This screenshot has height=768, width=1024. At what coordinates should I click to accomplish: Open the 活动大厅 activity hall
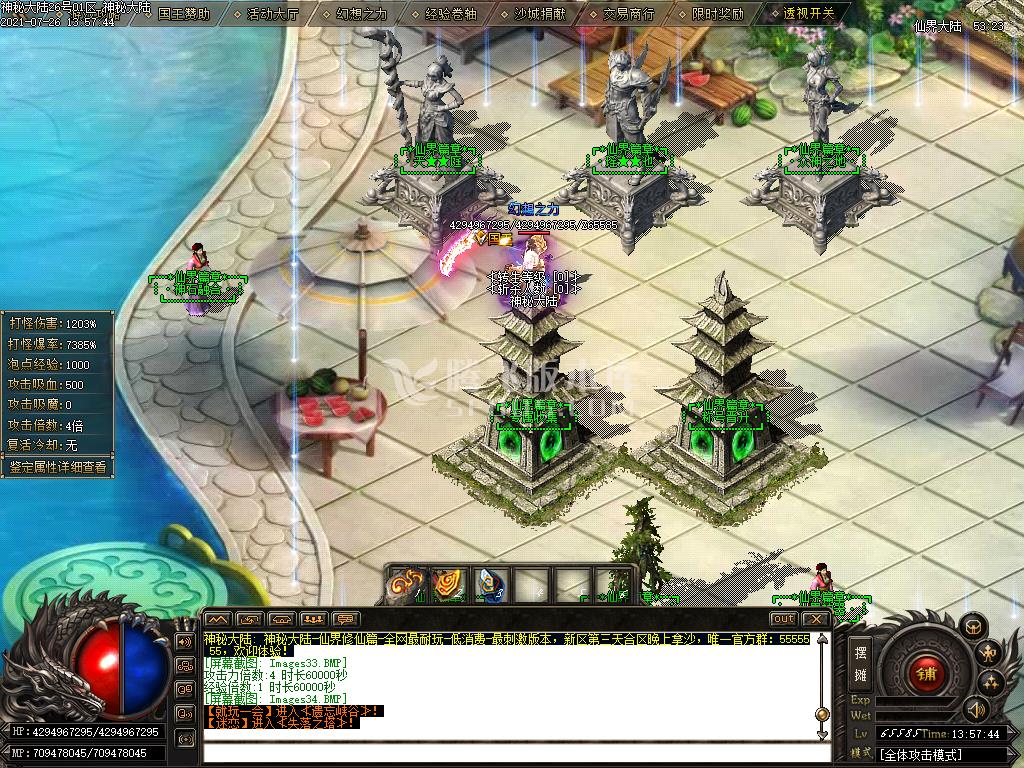click(x=272, y=14)
